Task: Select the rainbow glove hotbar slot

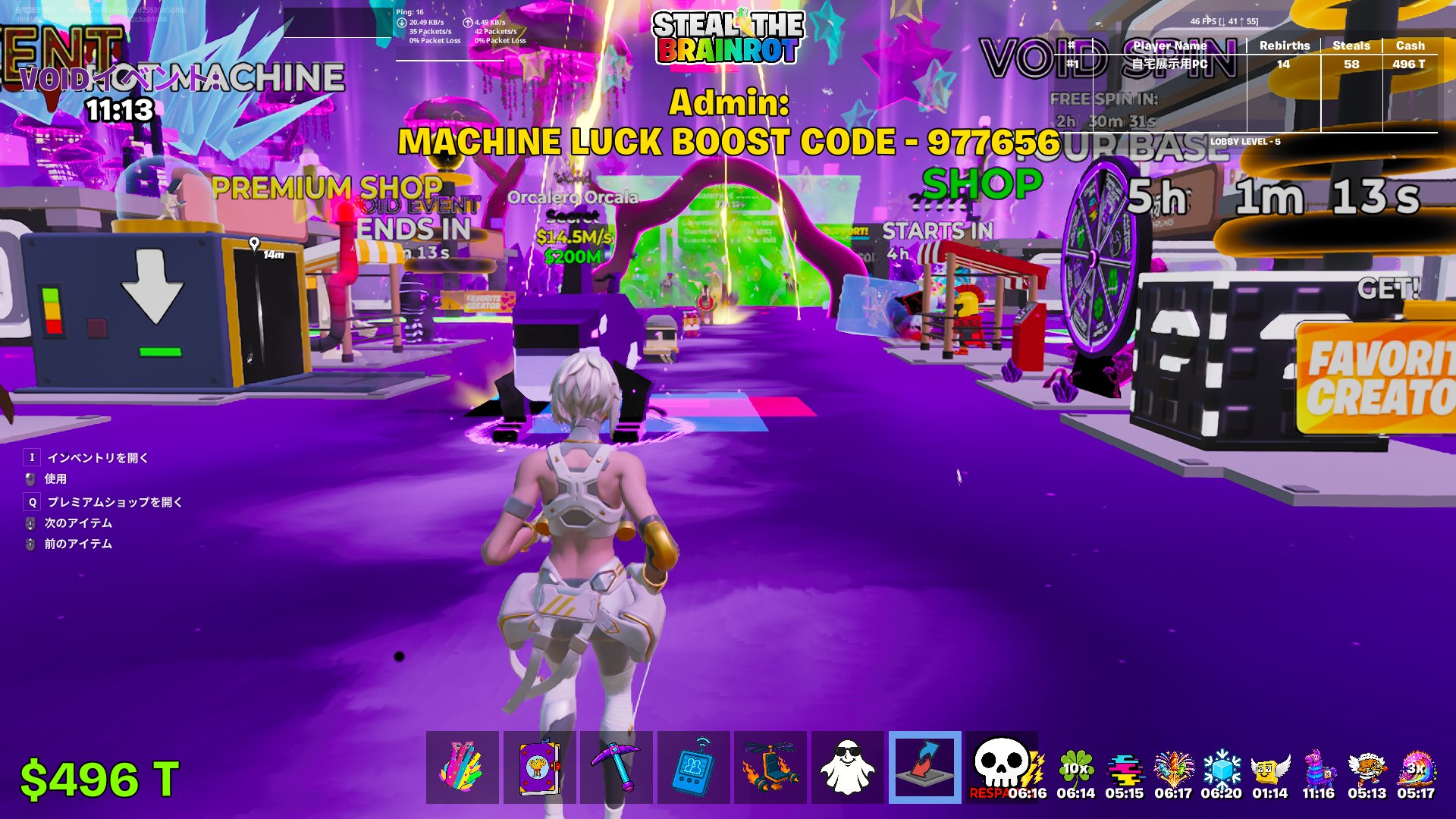Action: [463, 767]
